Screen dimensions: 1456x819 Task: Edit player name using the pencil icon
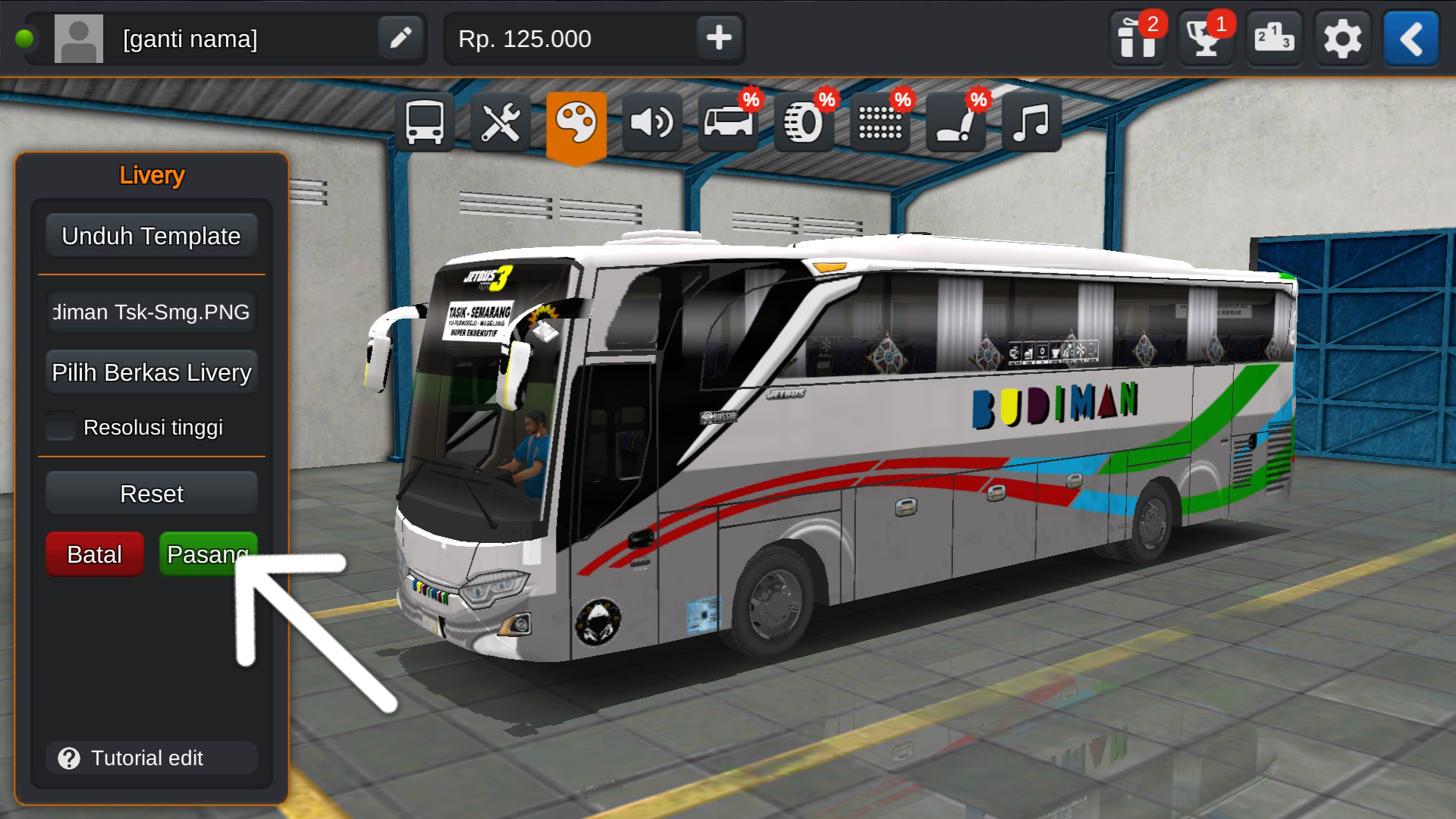click(401, 39)
